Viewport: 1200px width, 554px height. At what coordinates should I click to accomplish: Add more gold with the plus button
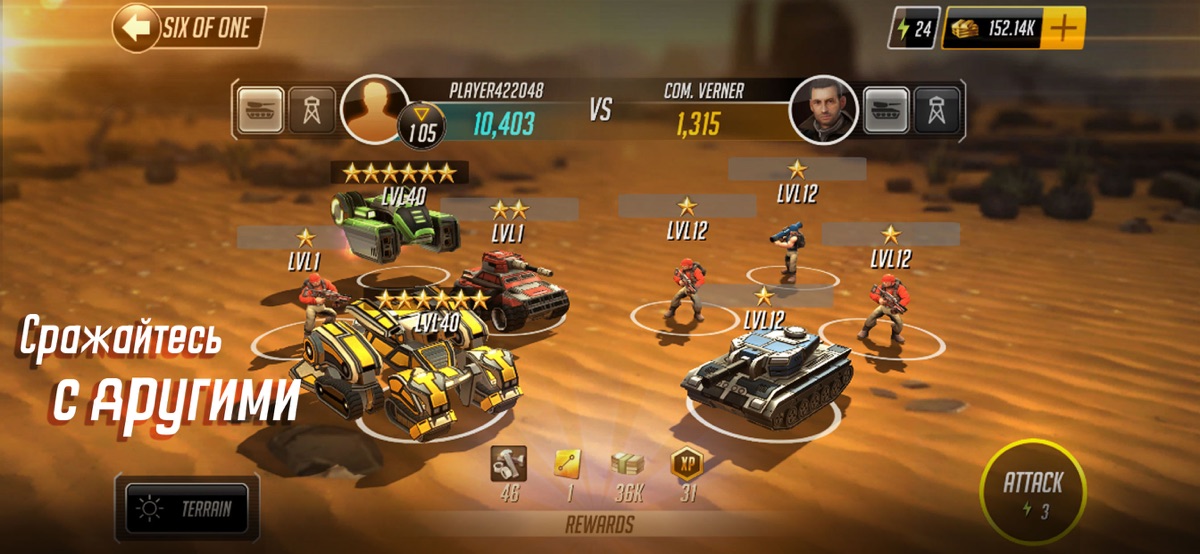[x=1066, y=29]
